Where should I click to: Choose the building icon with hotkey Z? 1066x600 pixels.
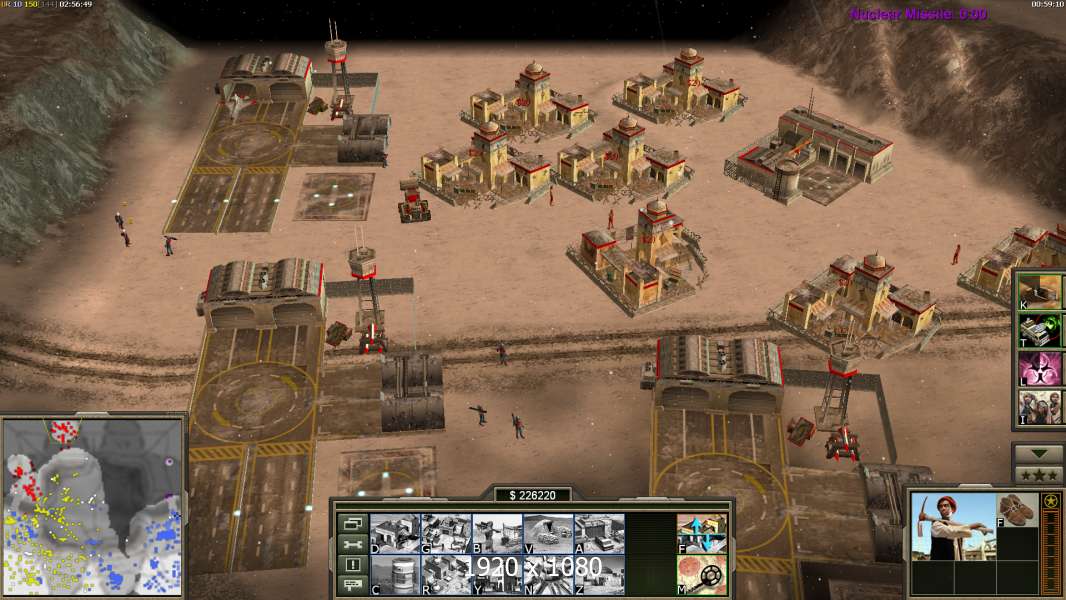pyautogui.click(x=599, y=574)
